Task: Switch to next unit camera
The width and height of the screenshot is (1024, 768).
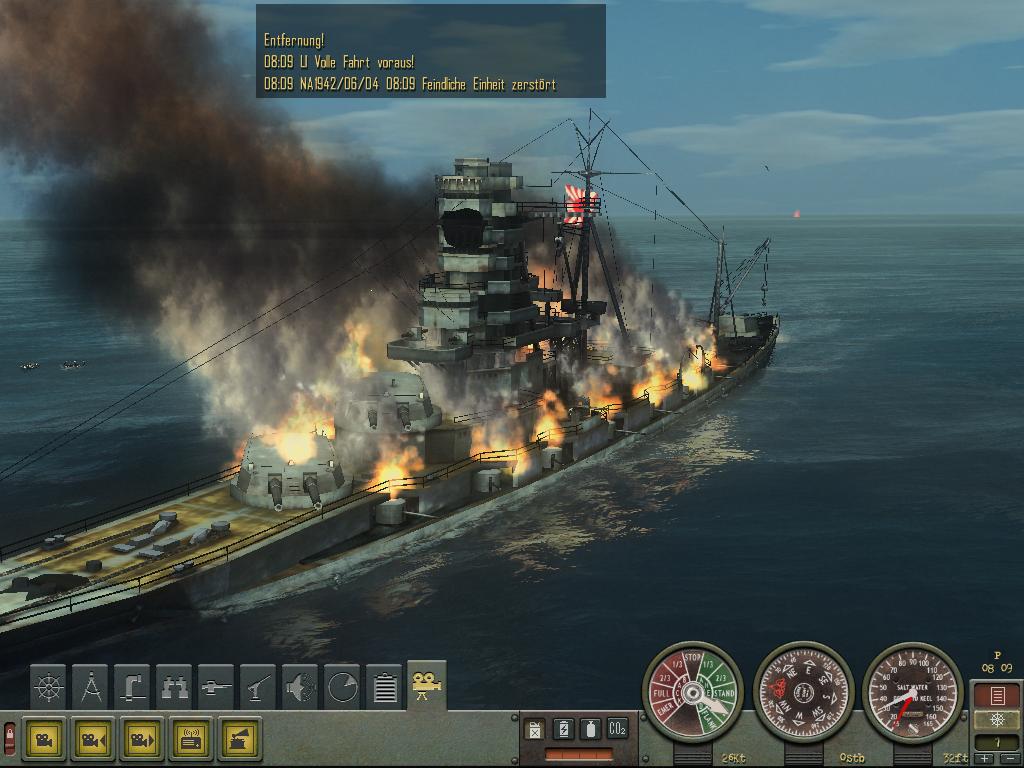Action: pyautogui.click(x=141, y=740)
